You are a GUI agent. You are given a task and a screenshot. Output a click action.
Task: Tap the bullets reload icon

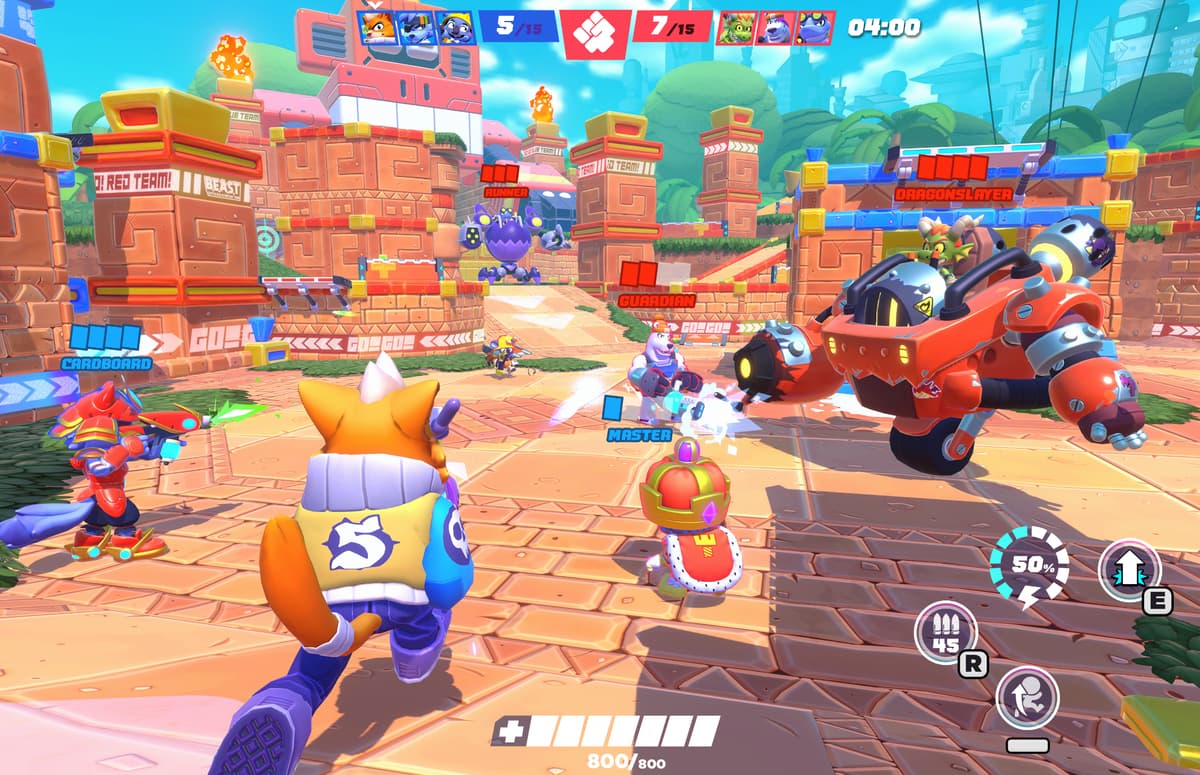(944, 632)
